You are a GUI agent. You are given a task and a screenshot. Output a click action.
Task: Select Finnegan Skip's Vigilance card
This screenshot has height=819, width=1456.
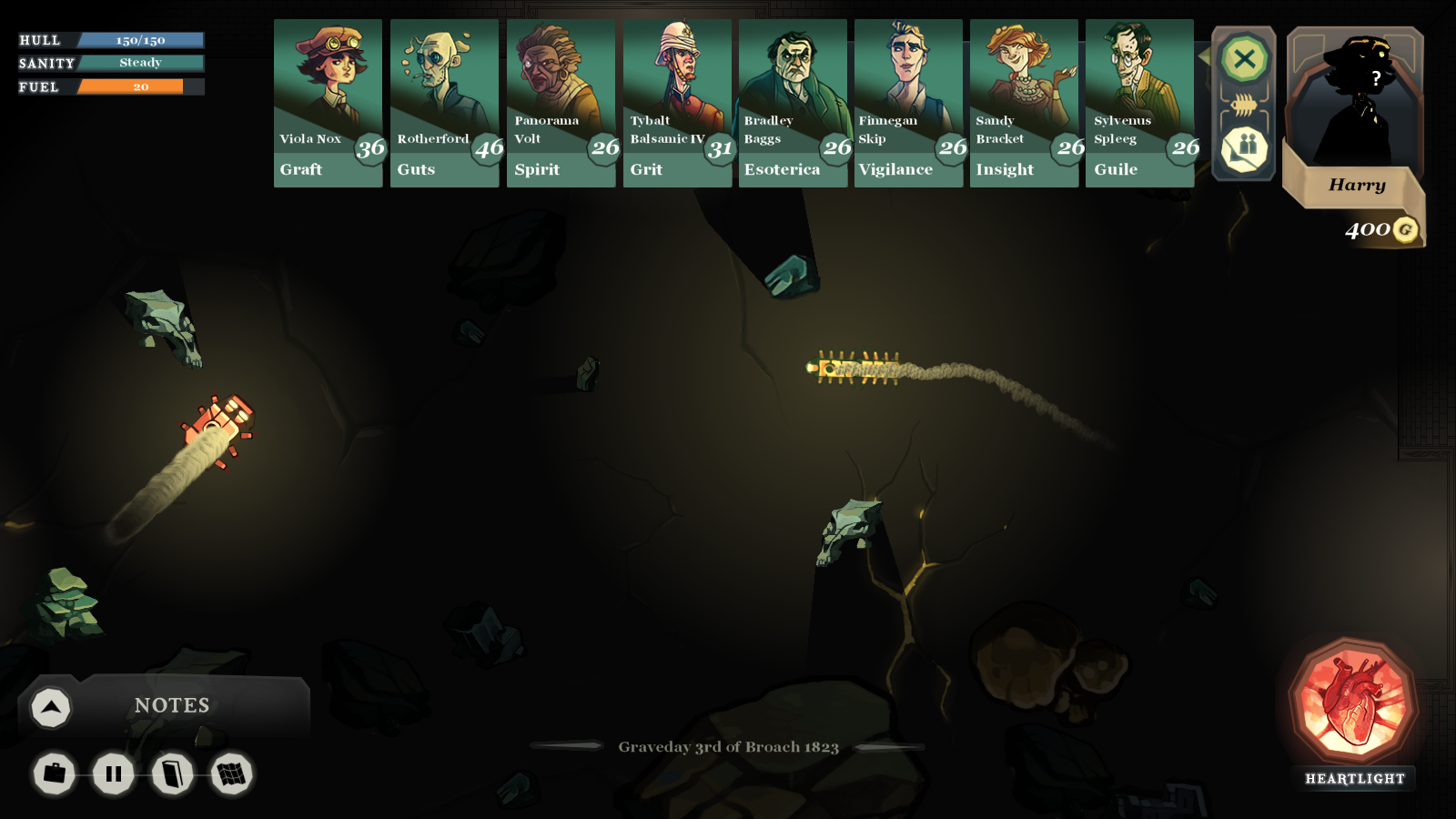[x=908, y=103]
